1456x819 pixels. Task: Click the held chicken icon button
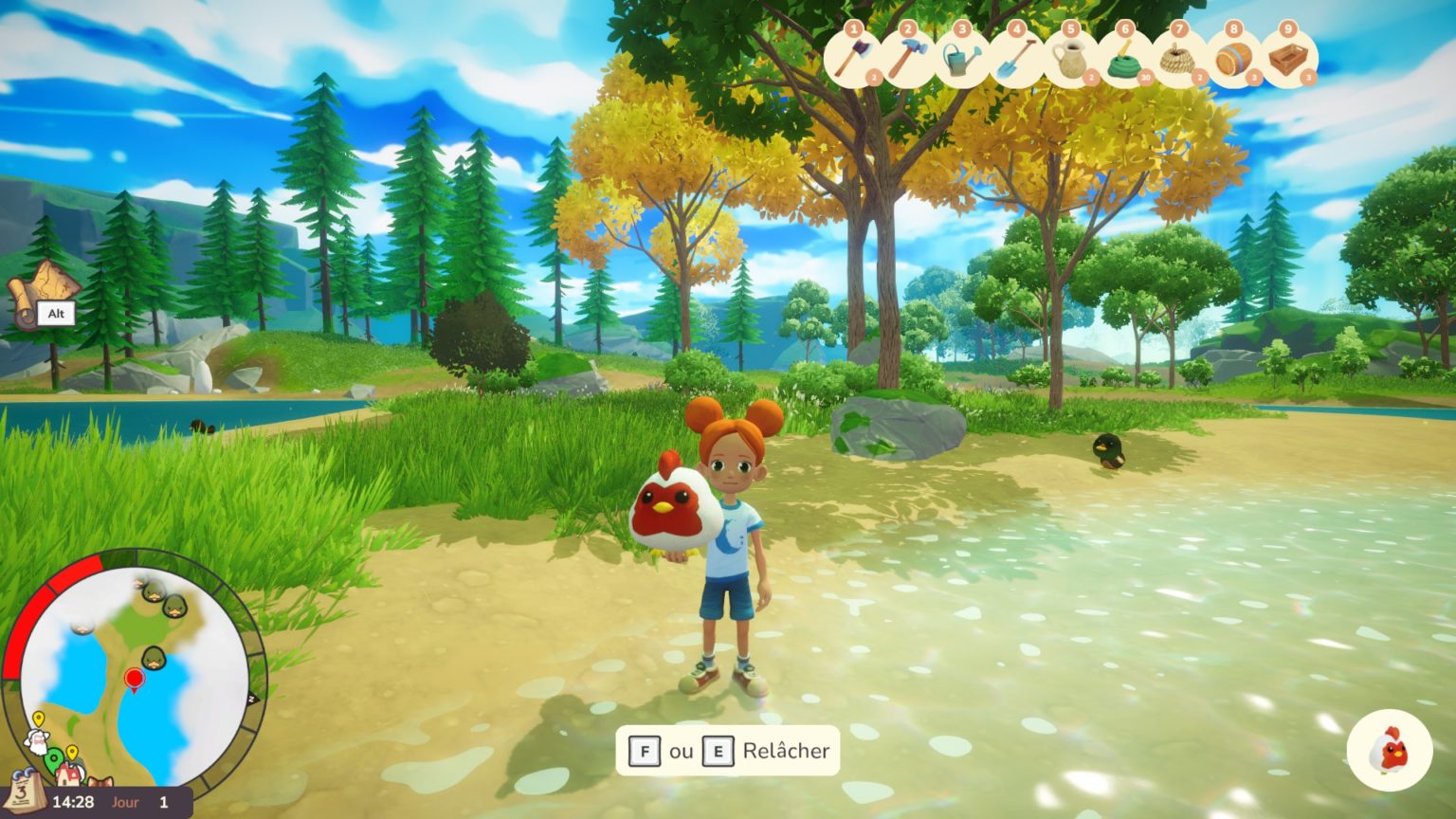pyautogui.click(x=1389, y=750)
